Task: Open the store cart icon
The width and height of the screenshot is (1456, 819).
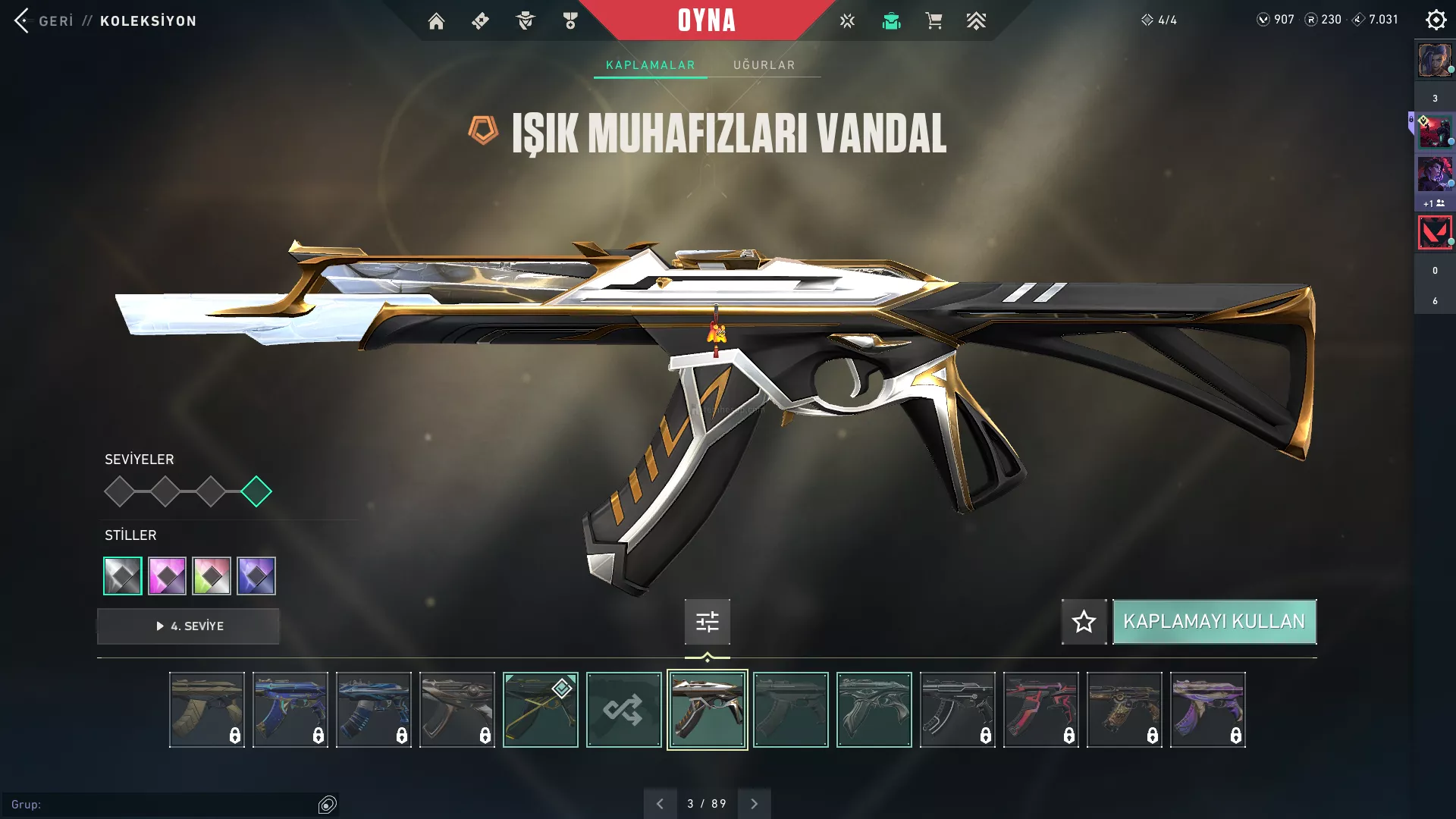Action: tap(934, 21)
